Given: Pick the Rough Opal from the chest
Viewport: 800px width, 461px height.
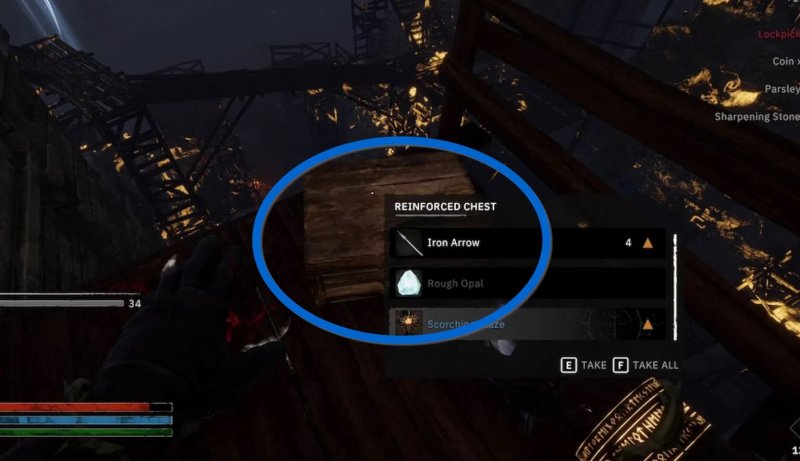Looking at the screenshot, I should (x=528, y=283).
